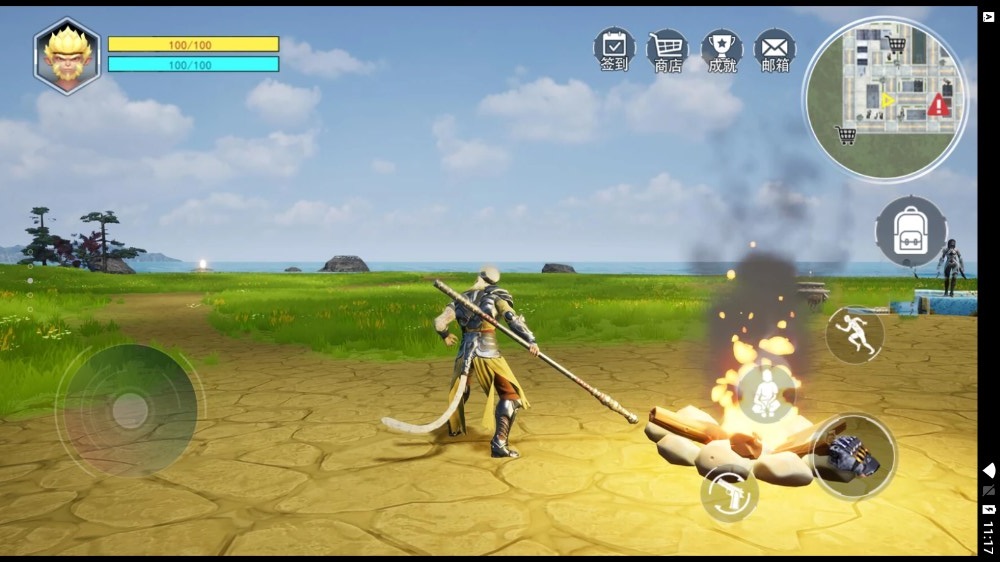Tap the virtual movement joystick

(x=130, y=410)
